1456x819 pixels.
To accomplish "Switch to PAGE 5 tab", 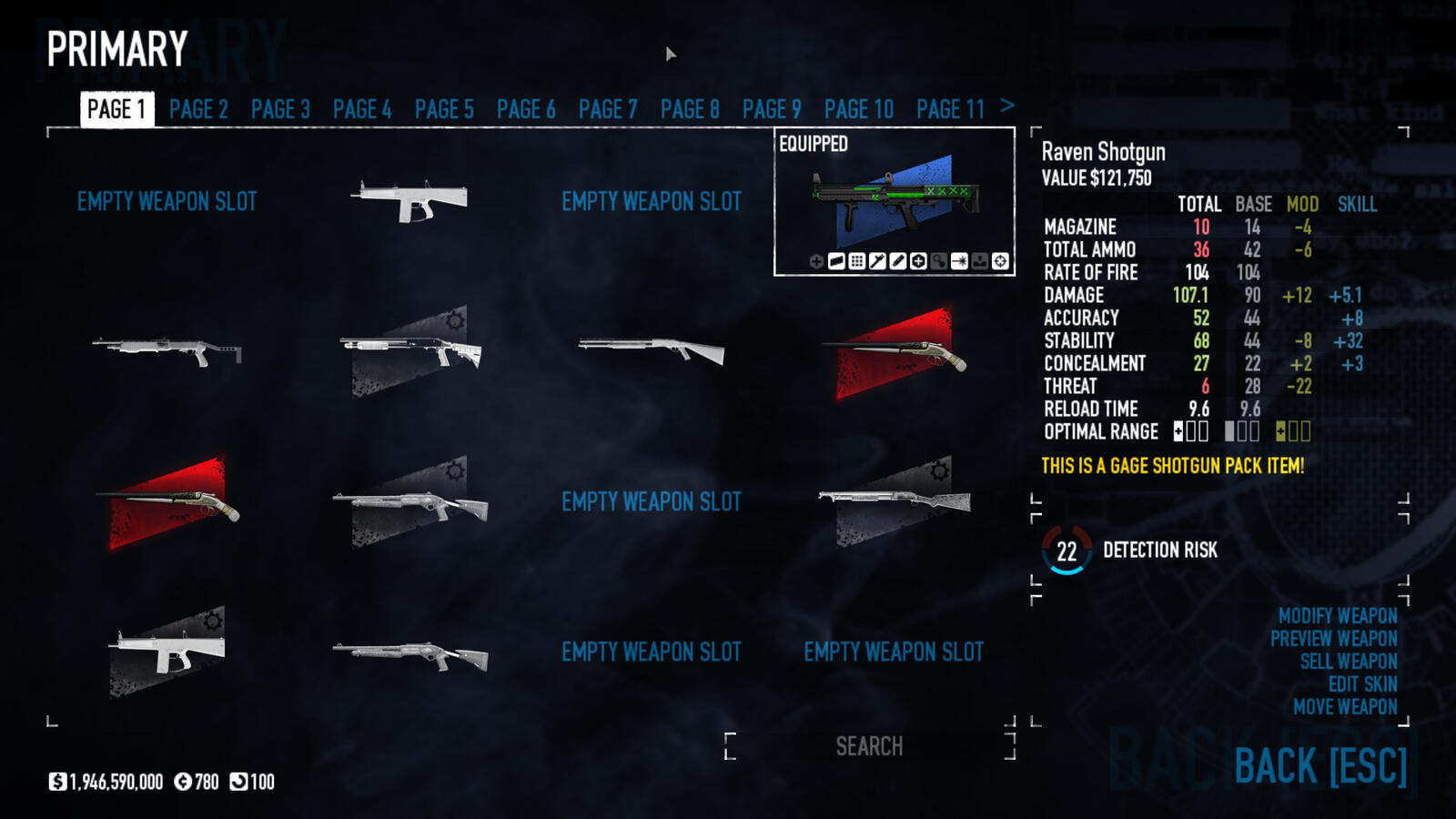I will [x=444, y=109].
